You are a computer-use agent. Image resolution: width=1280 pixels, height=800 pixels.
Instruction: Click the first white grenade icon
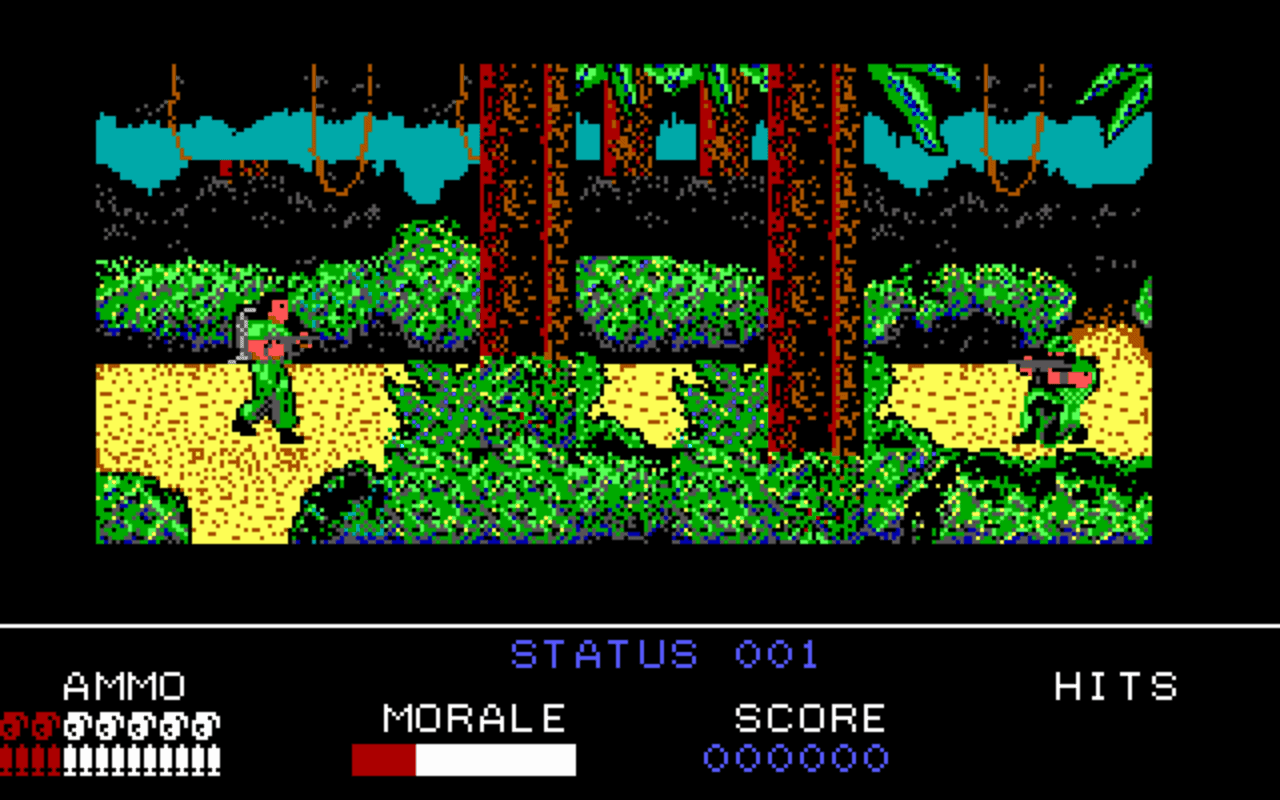(75, 726)
